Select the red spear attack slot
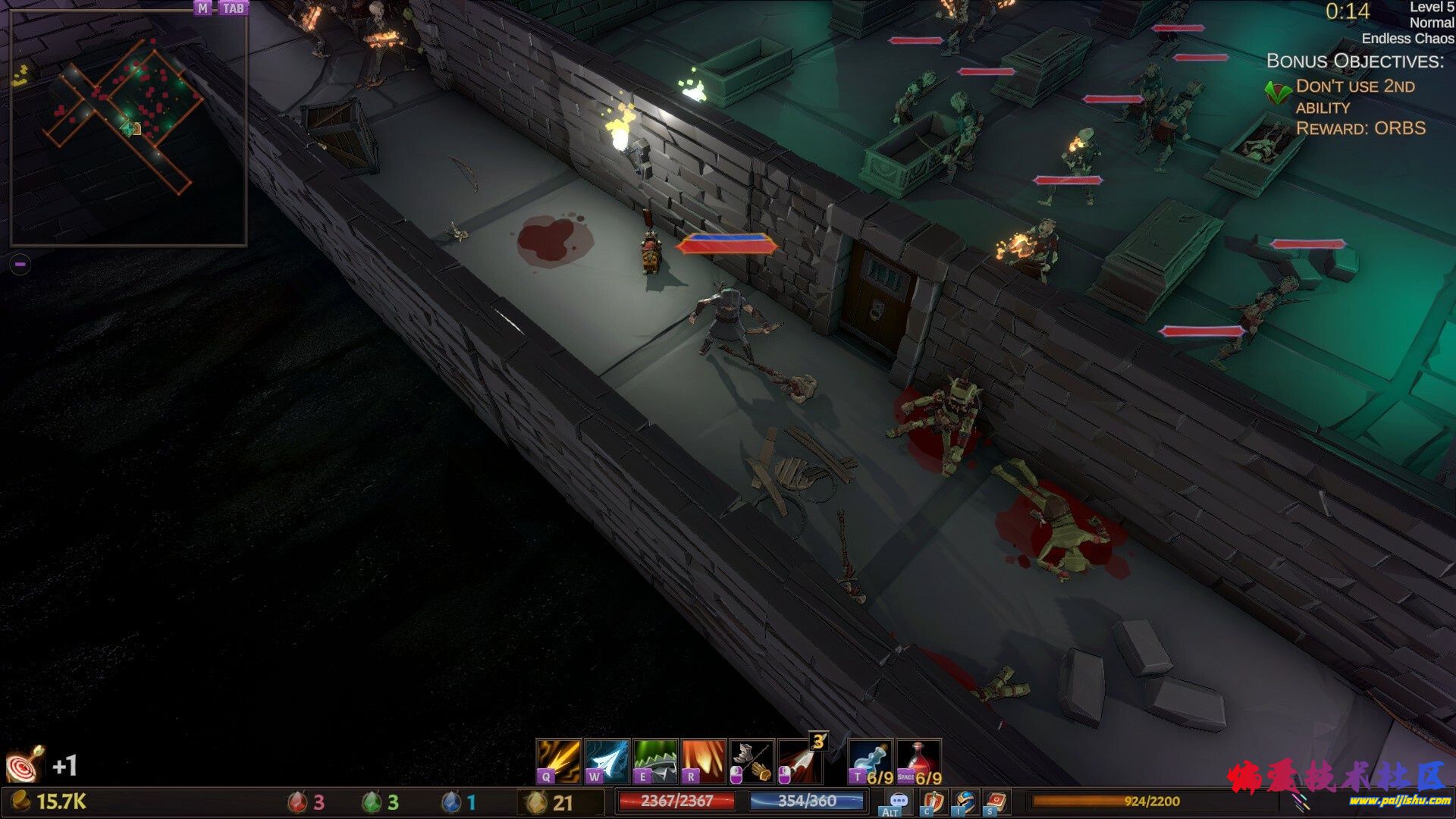 801,761
